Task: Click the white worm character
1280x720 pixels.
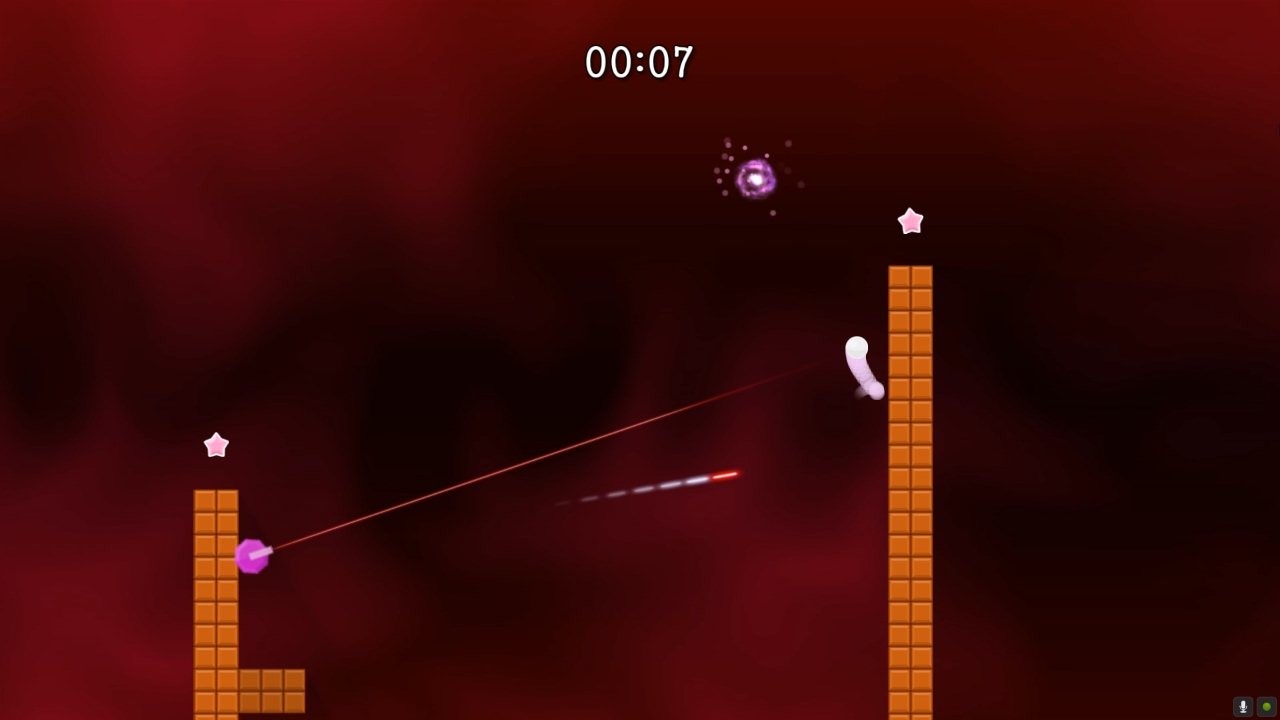Action: [x=862, y=370]
